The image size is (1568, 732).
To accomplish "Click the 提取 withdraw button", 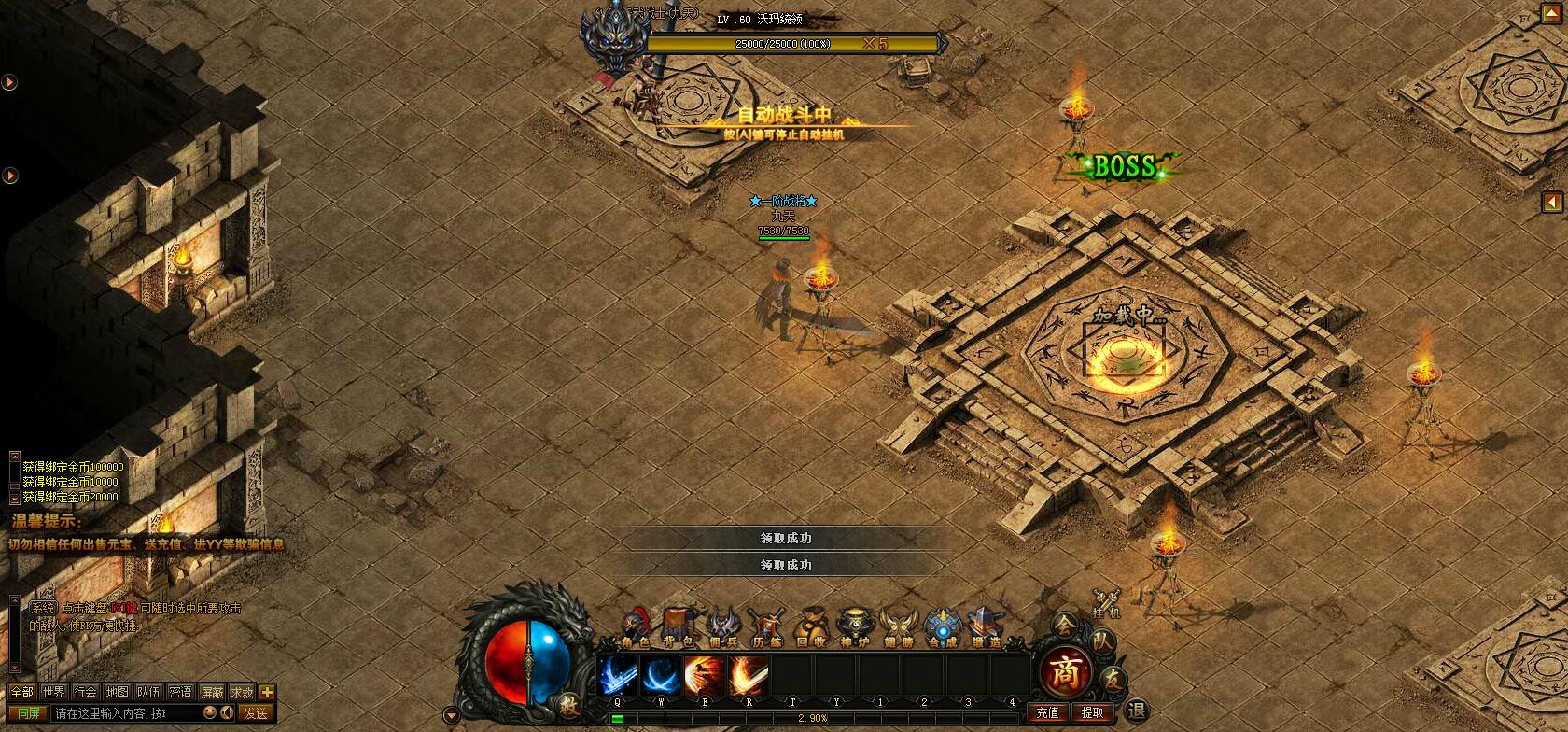I will [x=1092, y=712].
